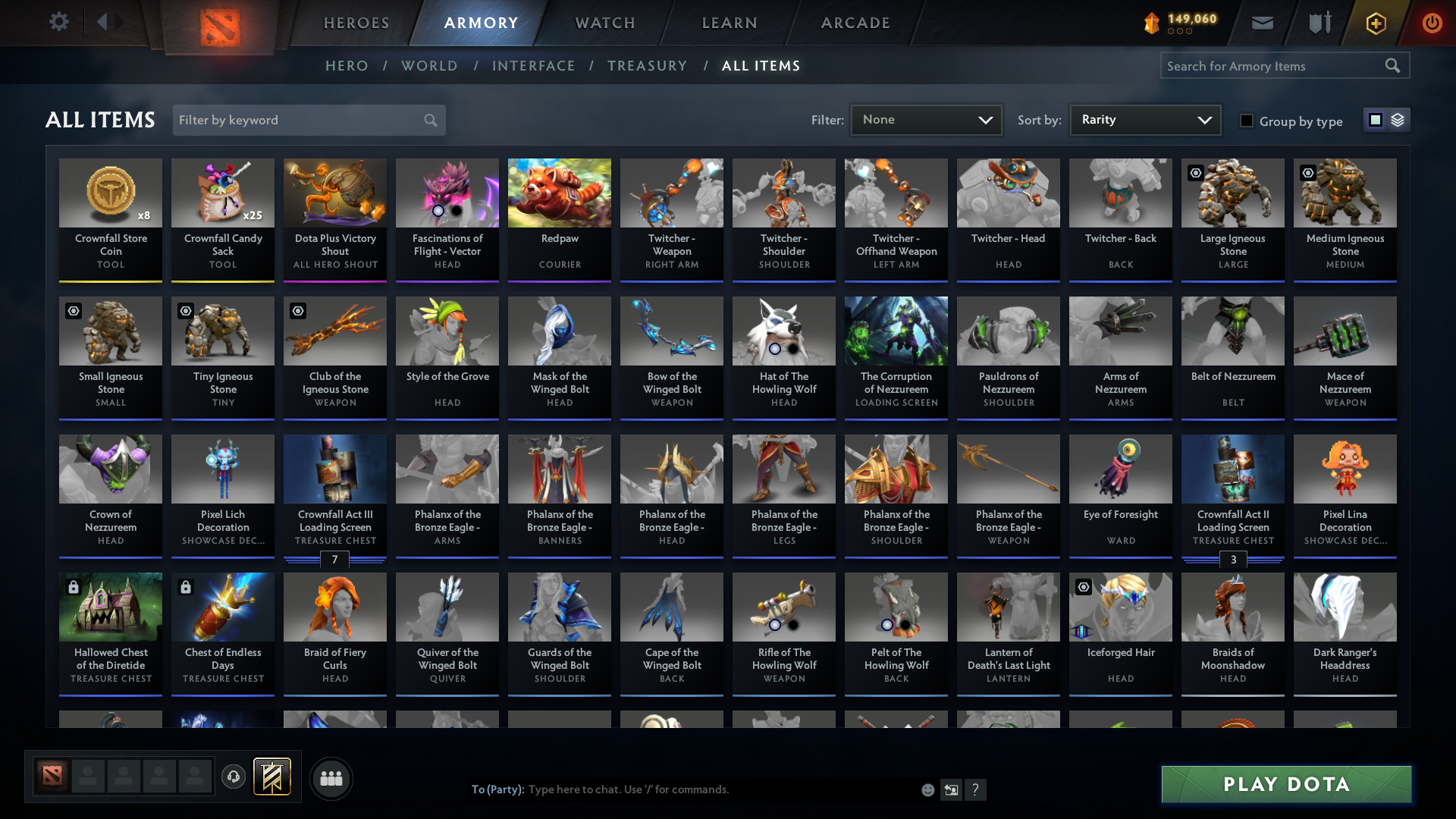The image size is (1456, 819).
Task: Click the orange power button icon
Action: click(x=1432, y=23)
